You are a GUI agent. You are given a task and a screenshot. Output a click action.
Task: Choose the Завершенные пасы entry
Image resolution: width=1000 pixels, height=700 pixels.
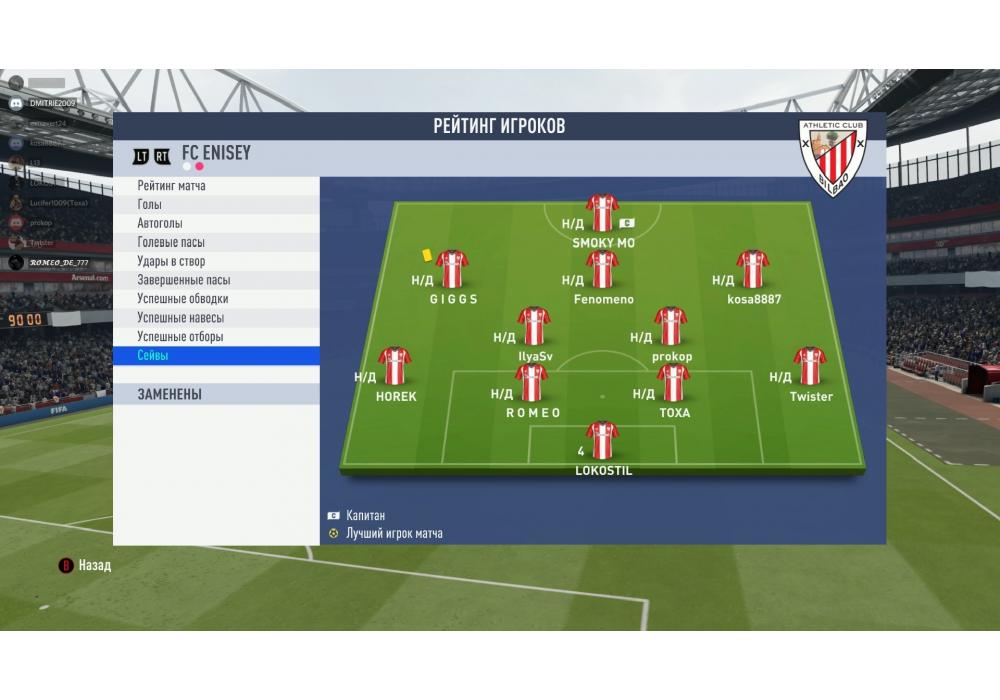pyautogui.click(x=215, y=281)
